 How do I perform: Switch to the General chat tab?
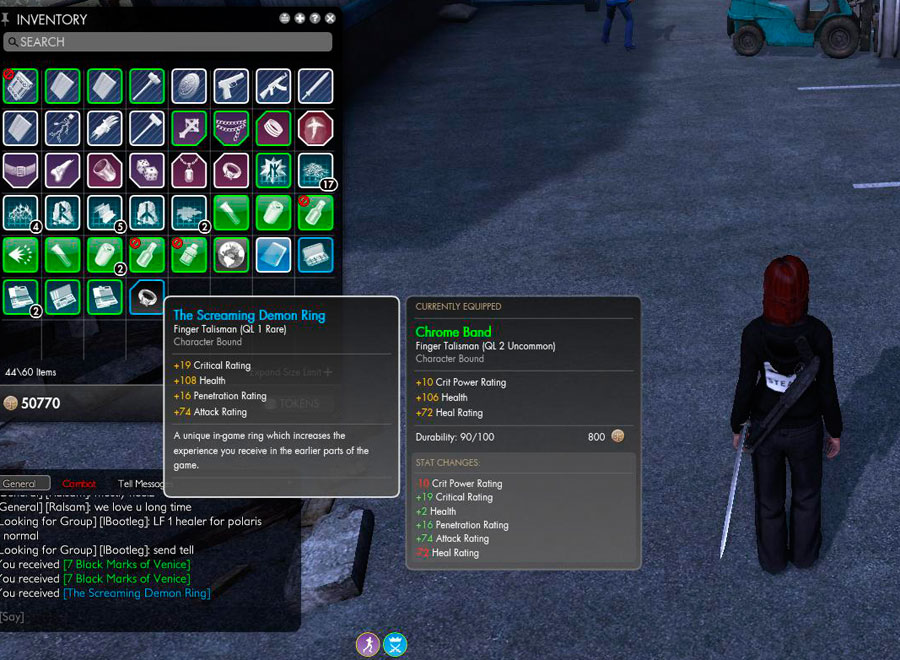[24, 484]
